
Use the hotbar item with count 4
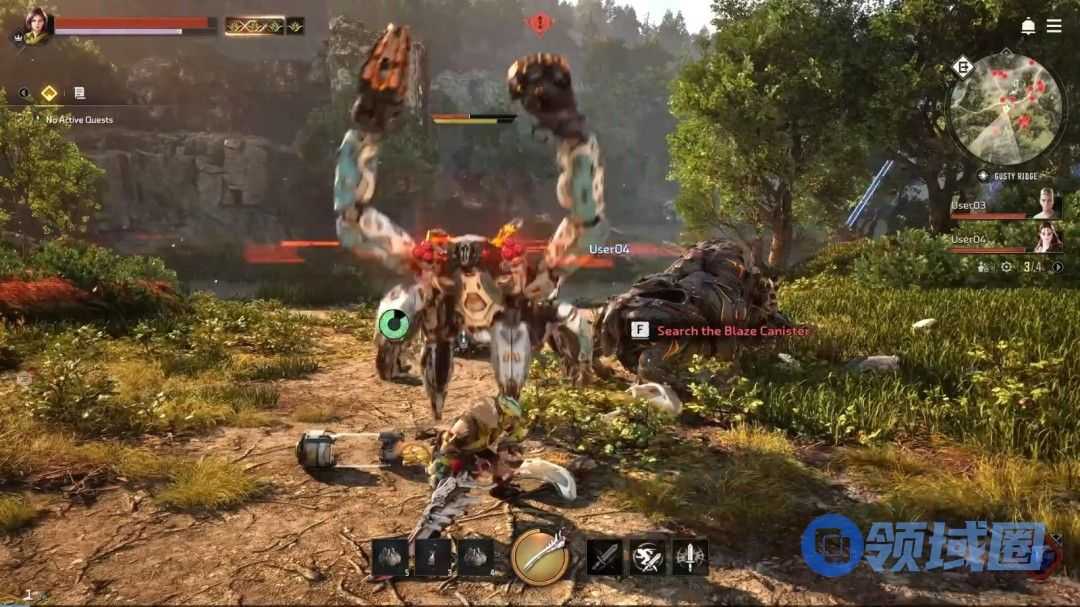pos(475,557)
